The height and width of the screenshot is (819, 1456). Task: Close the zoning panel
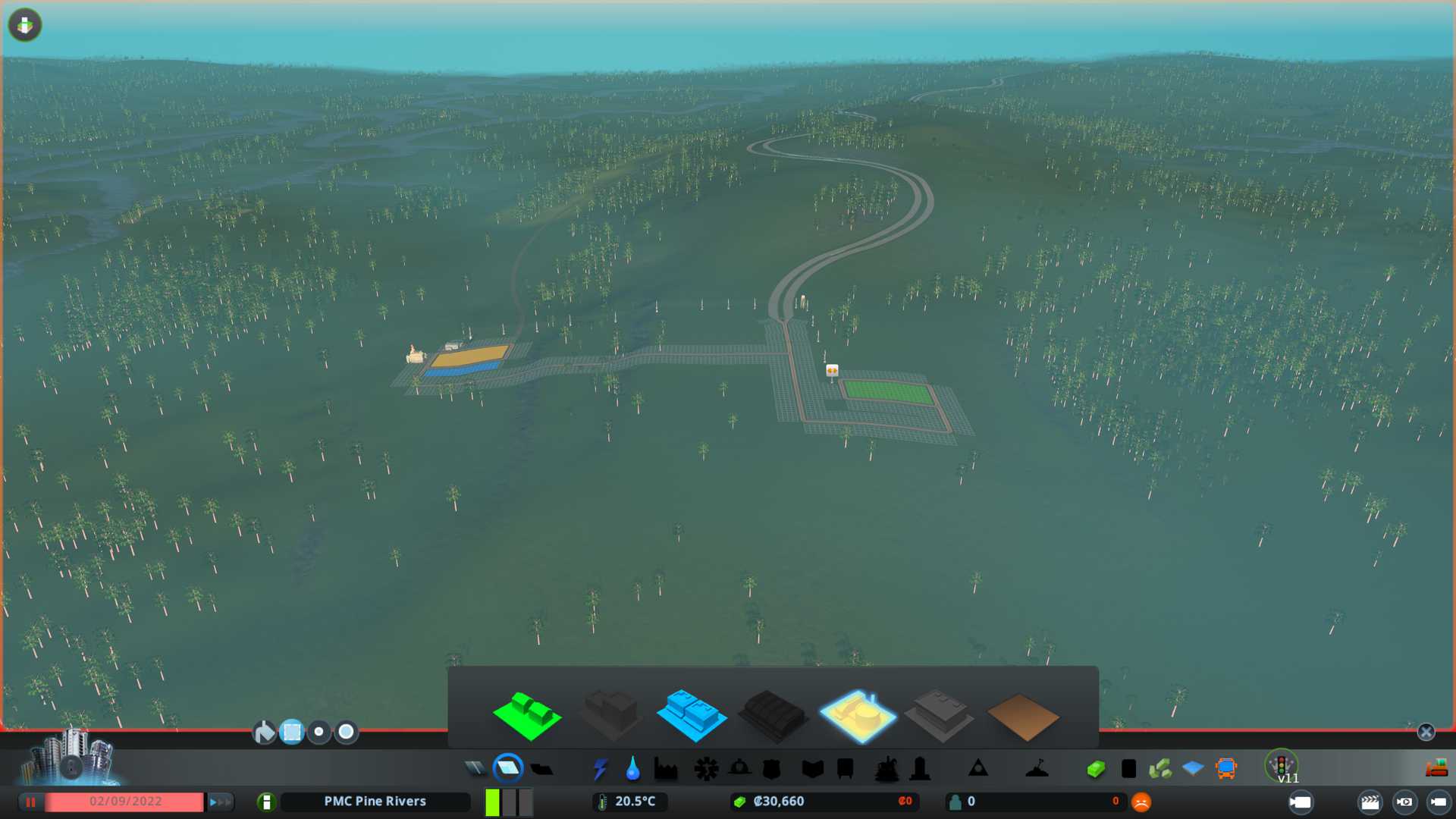coord(1426,732)
